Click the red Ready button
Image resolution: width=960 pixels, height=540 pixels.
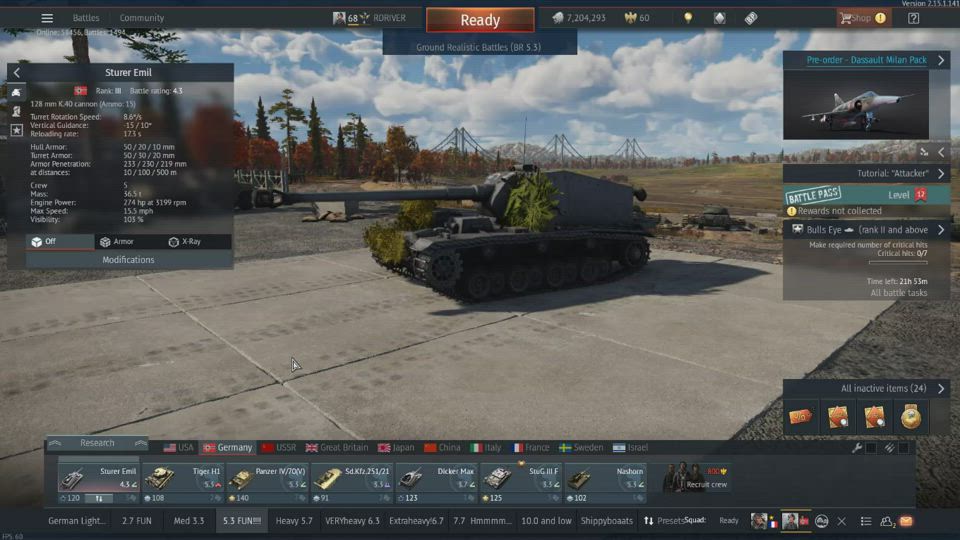pos(480,20)
